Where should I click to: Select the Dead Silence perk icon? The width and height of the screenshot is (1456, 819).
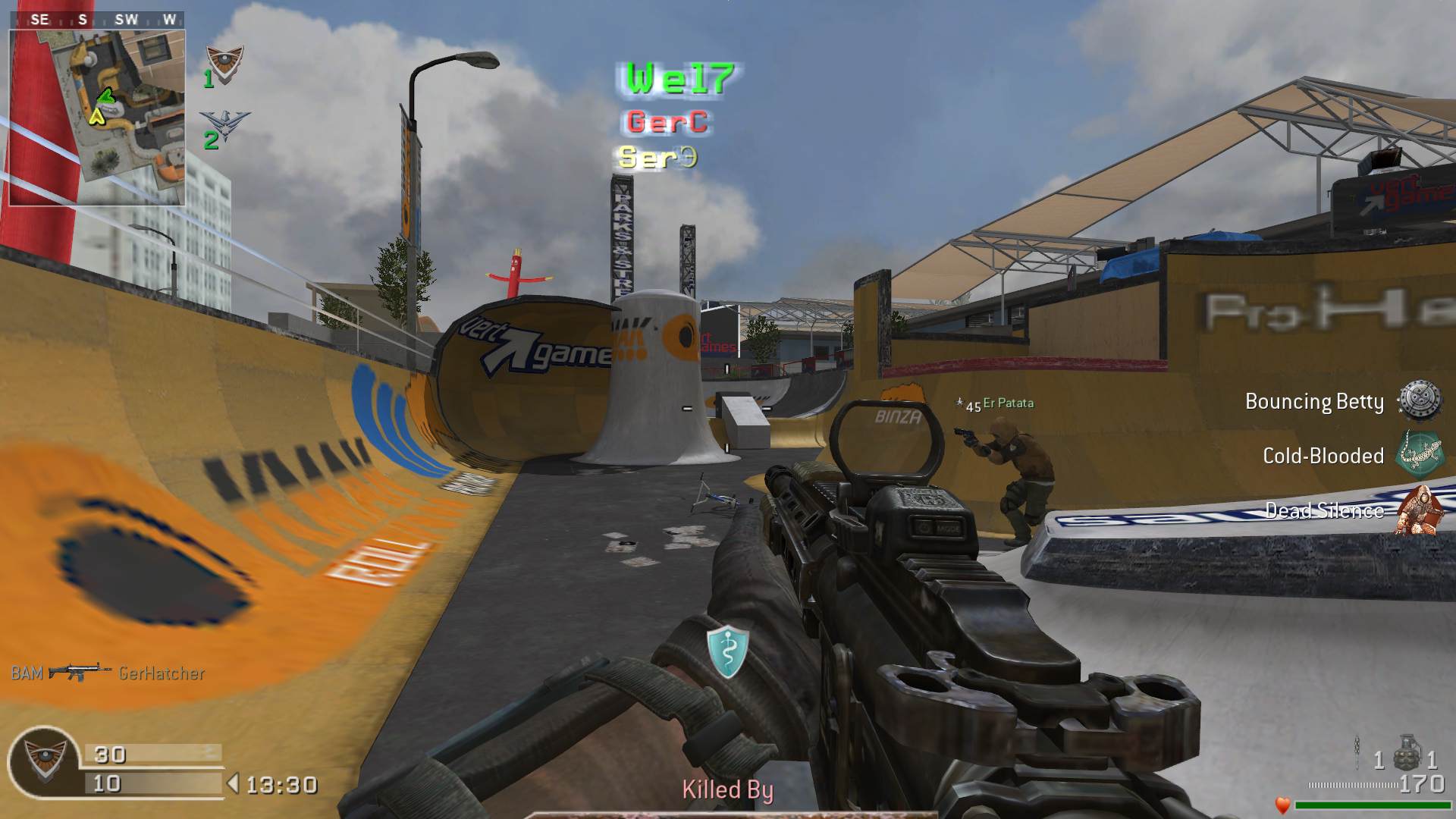(1419, 510)
